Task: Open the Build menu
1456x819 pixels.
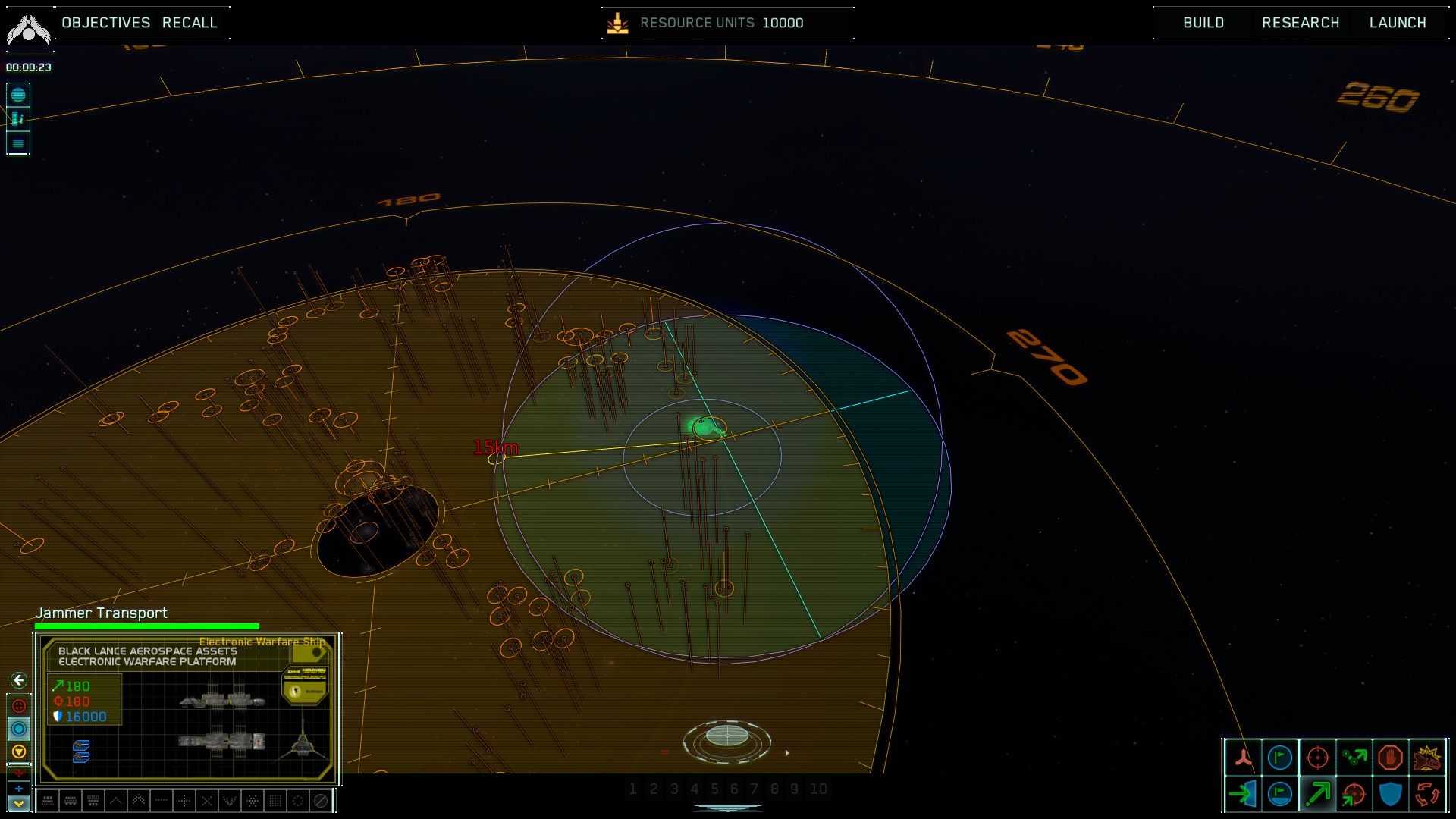Action: click(1203, 23)
